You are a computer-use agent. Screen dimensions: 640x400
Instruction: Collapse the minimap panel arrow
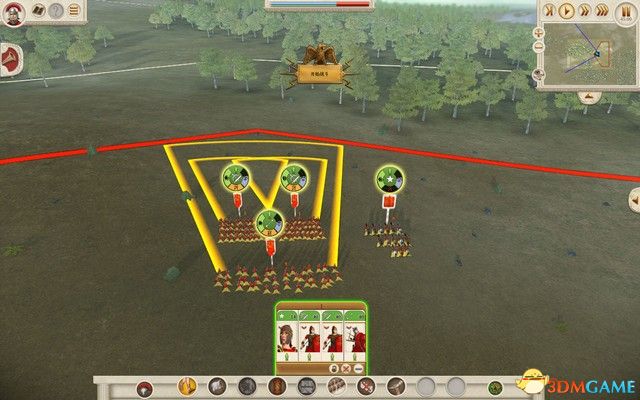[590, 97]
